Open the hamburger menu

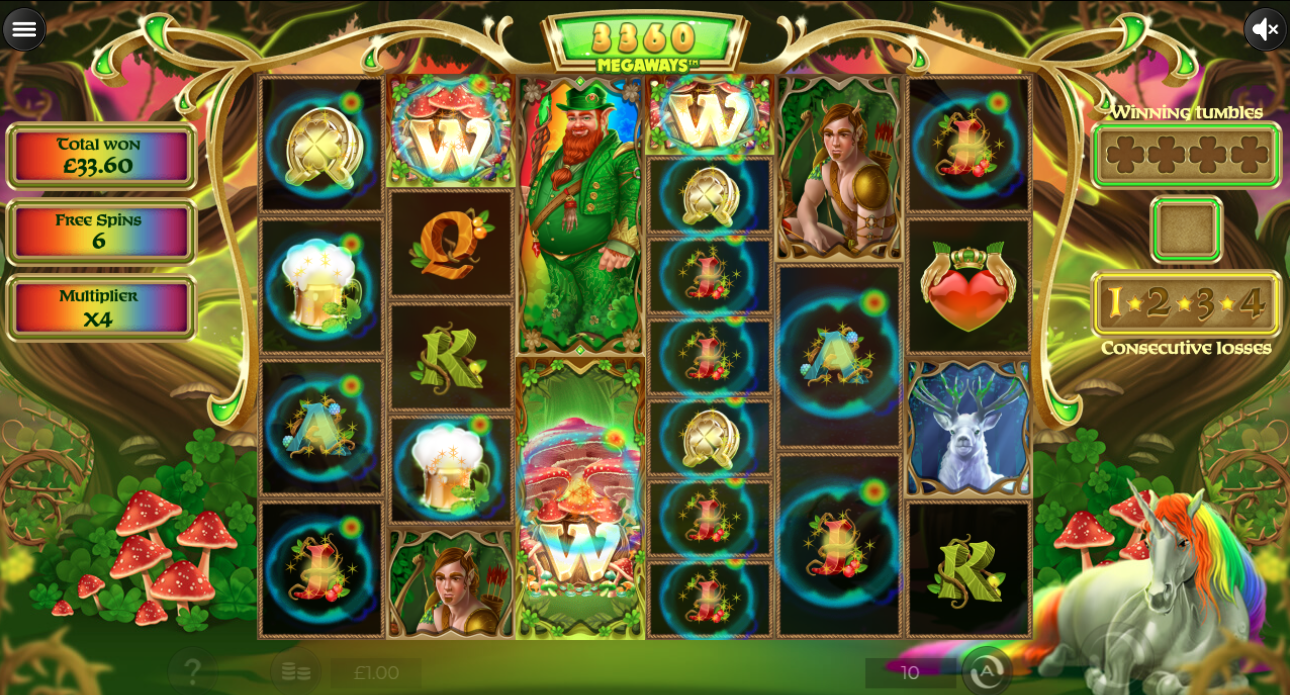pyautogui.click(x=24, y=29)
